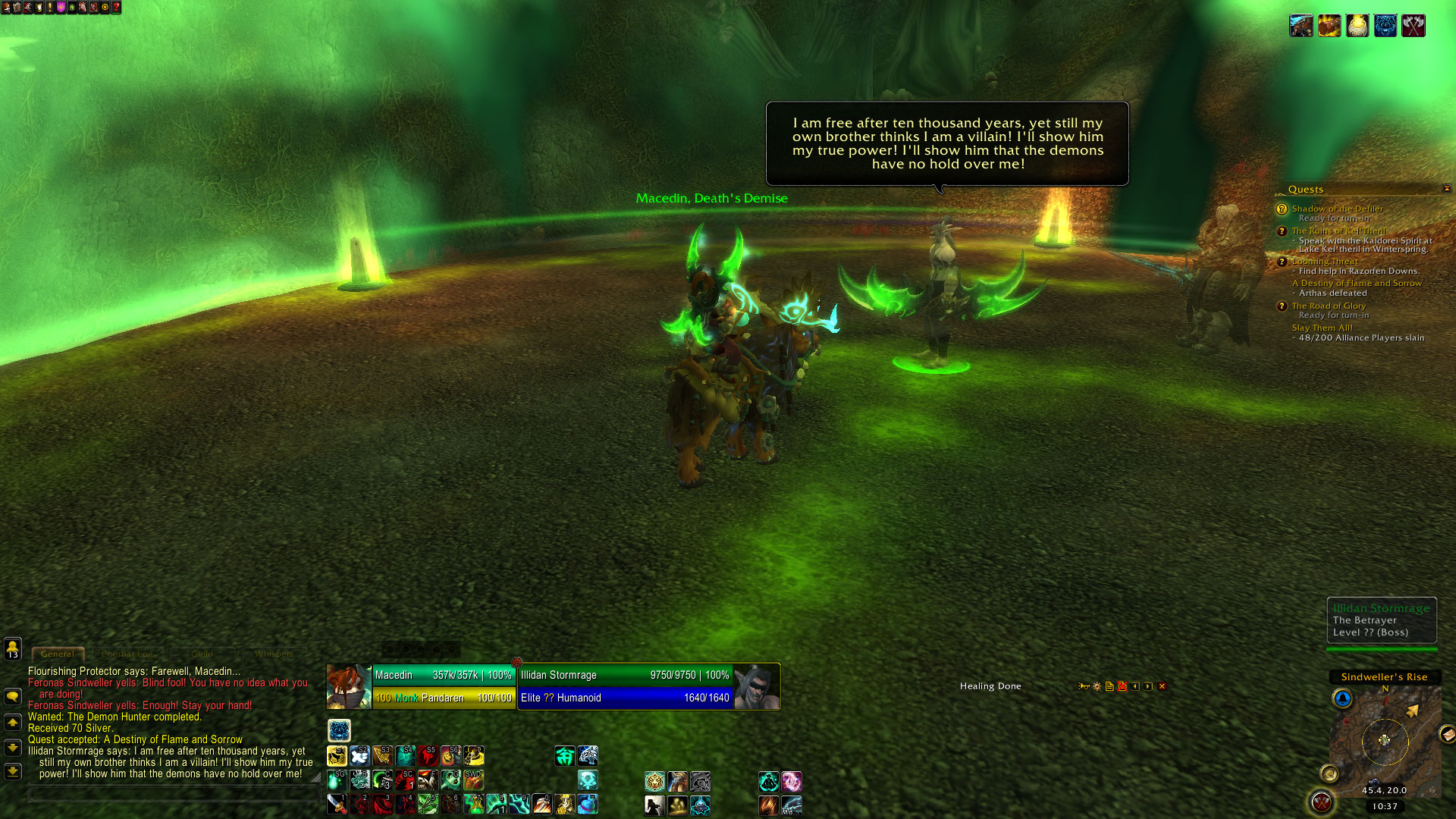The height and width of the screenshot is (819, 1456).
Task: Click the blue bell minimap button
Action: coord(1342,698)
